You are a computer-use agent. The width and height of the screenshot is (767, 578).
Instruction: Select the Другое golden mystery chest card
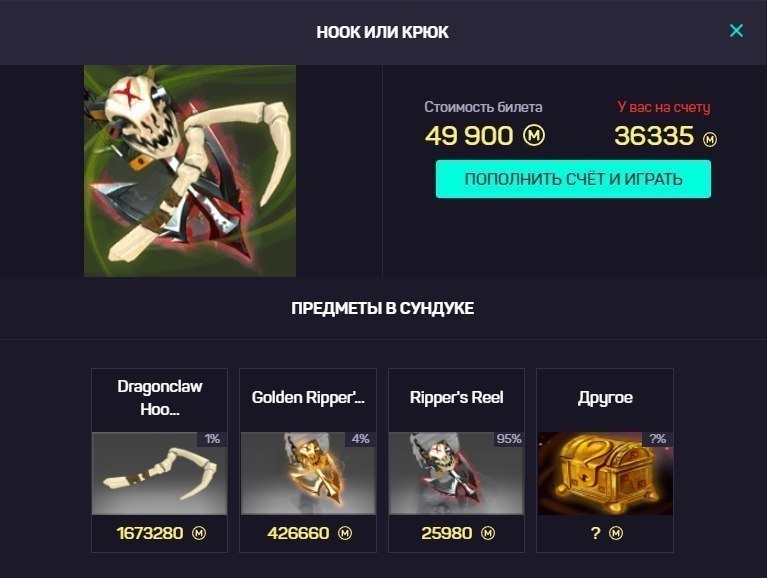(x=605, y=460)
